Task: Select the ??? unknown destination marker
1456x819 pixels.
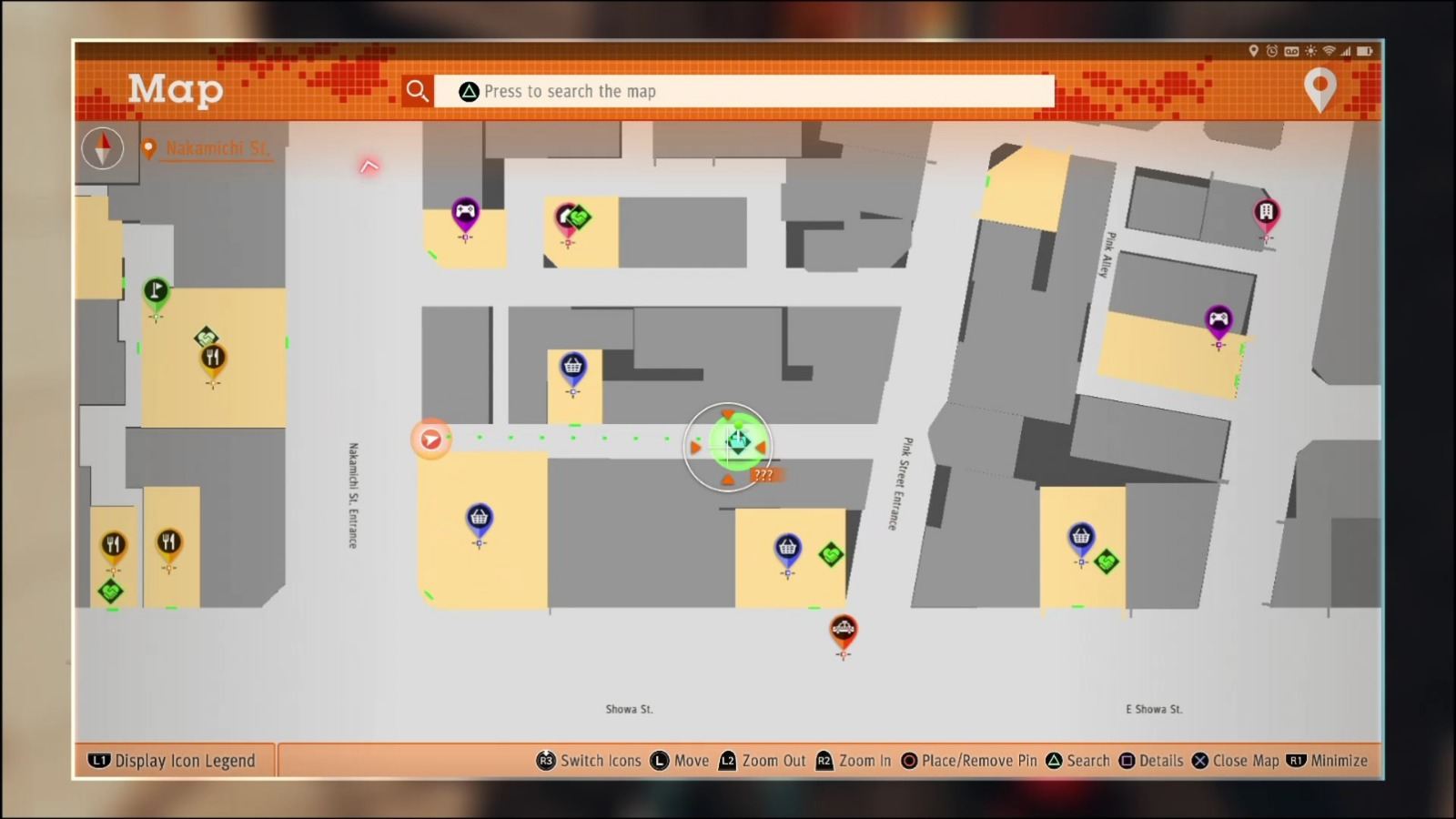Action: click(763, 474)
